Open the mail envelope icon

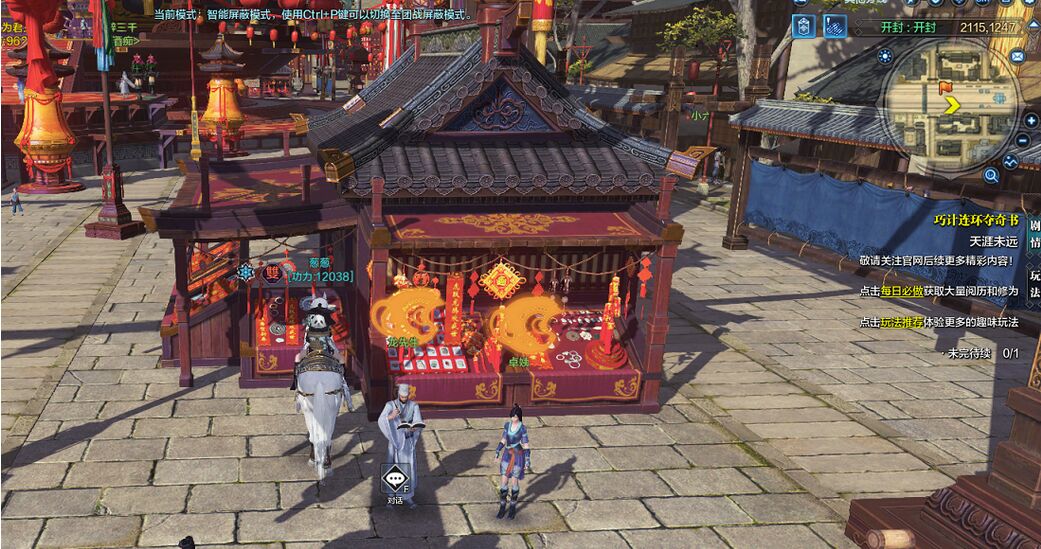pos(1017,56)
